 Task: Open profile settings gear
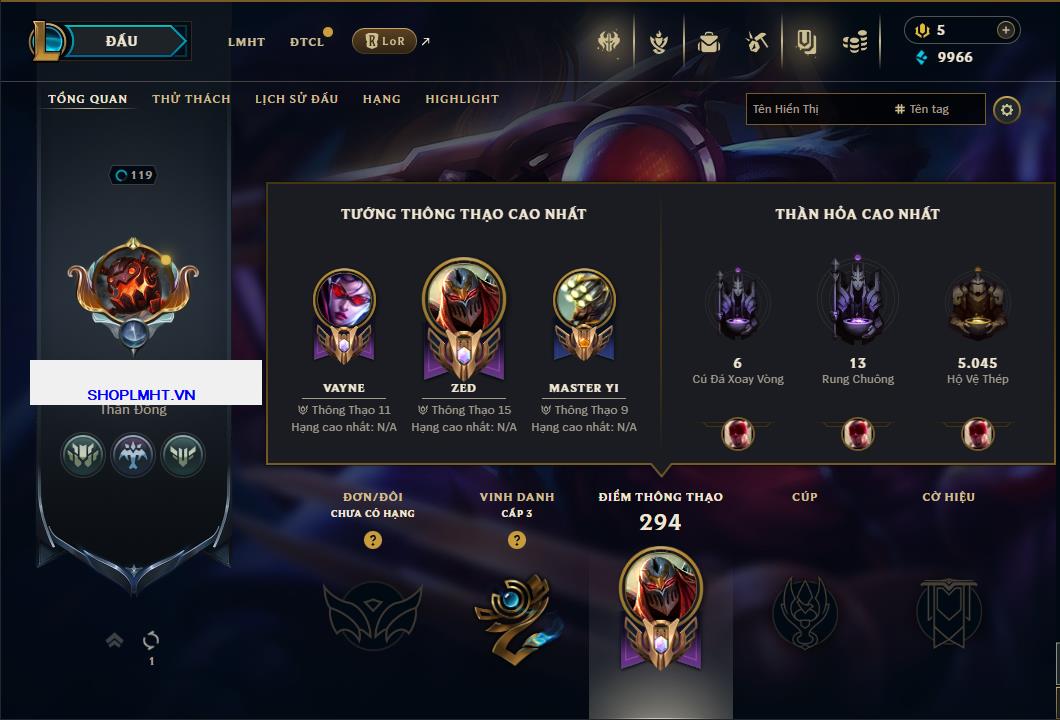1007,109
